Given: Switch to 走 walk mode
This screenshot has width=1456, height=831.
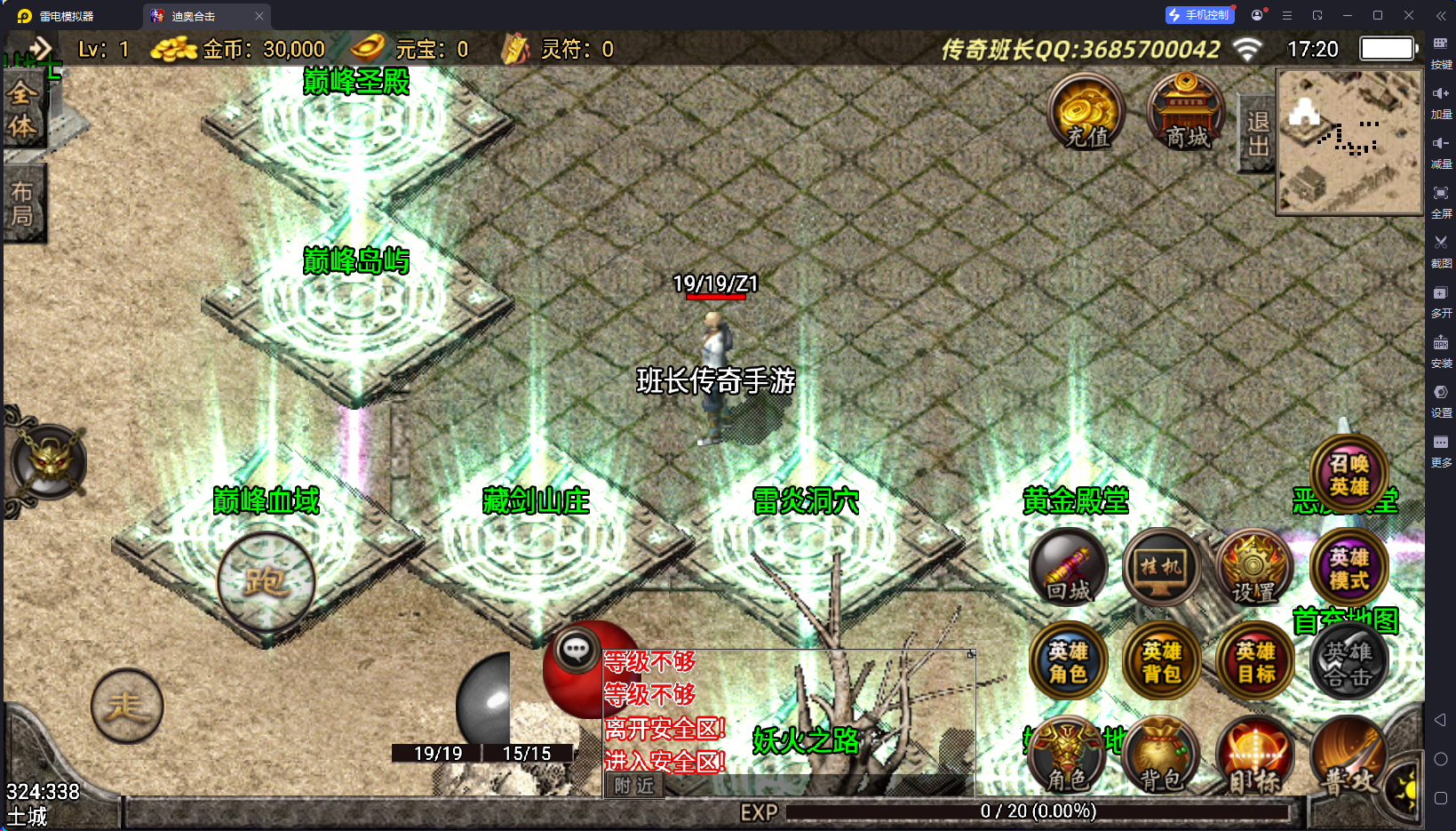Looking at the screenshot, I should [127, 707].
